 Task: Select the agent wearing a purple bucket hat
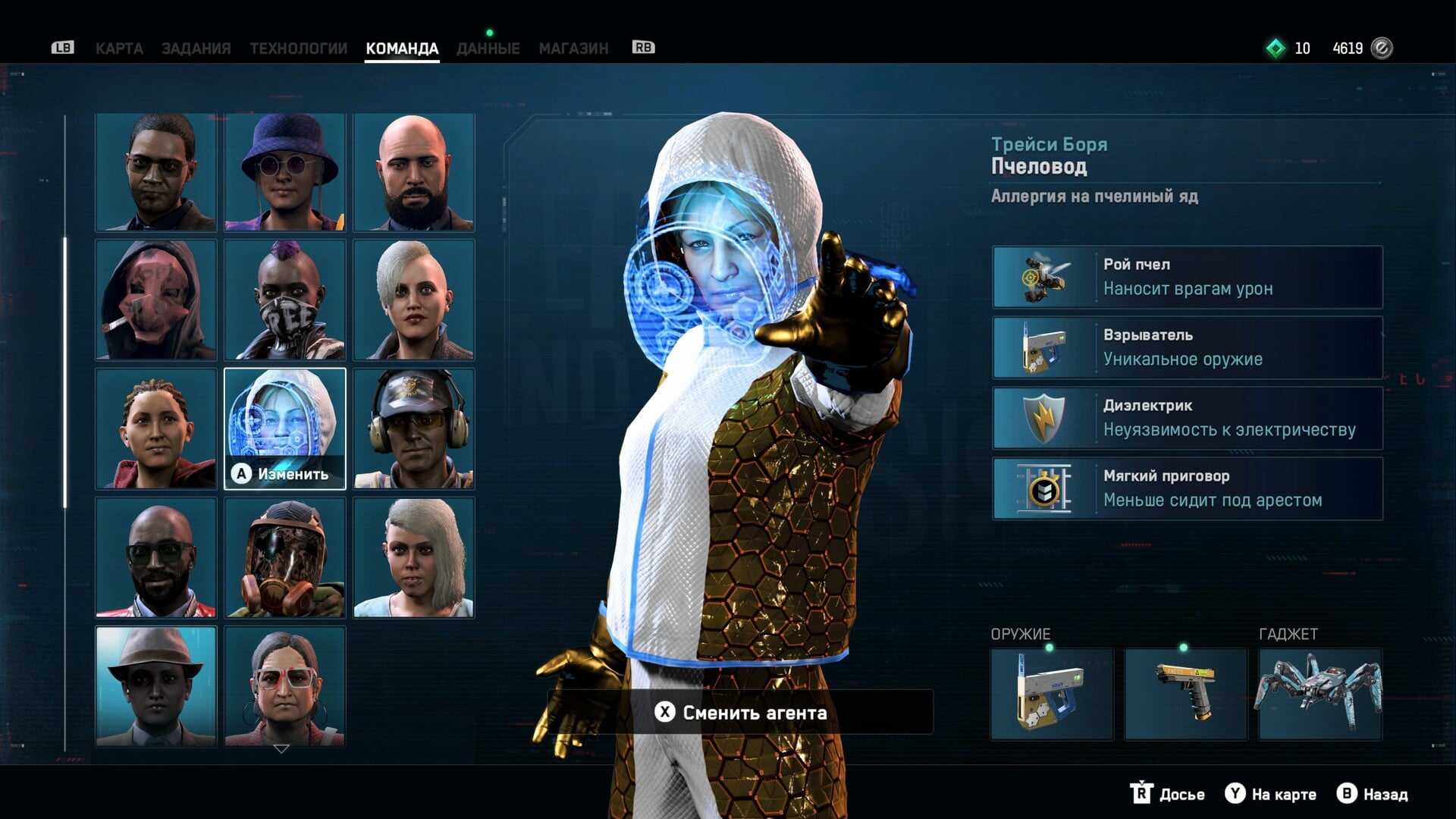pyautogui.click(x=285, y=173)
